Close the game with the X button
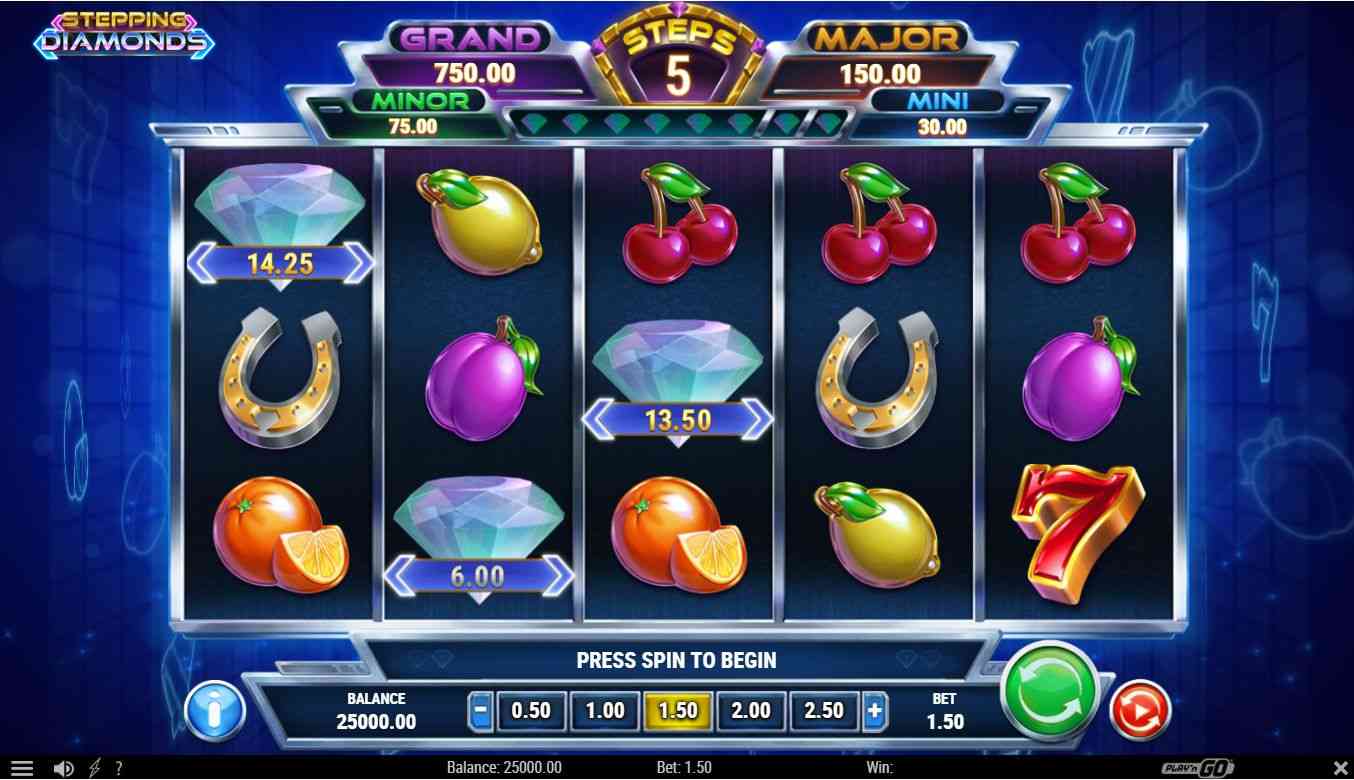Screen dimensions: 1354x780 [x=1340, y=768]
